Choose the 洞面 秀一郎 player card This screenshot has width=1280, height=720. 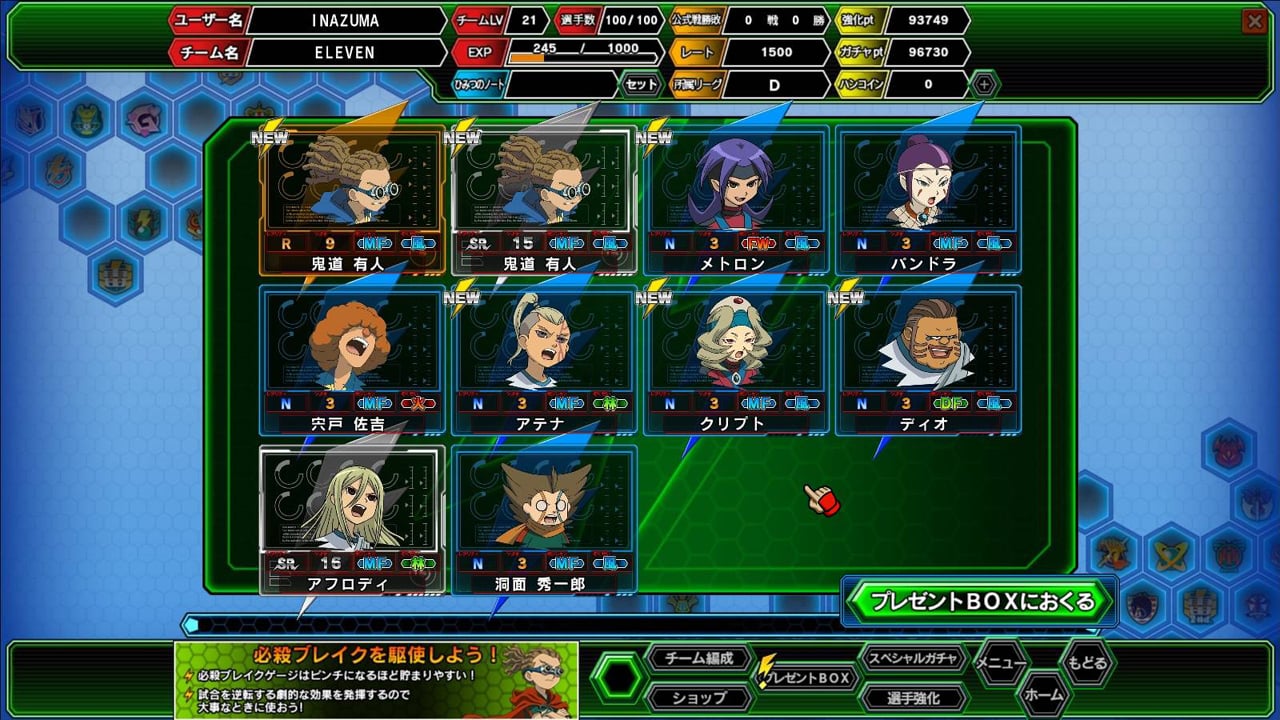[x=544, y=520]
